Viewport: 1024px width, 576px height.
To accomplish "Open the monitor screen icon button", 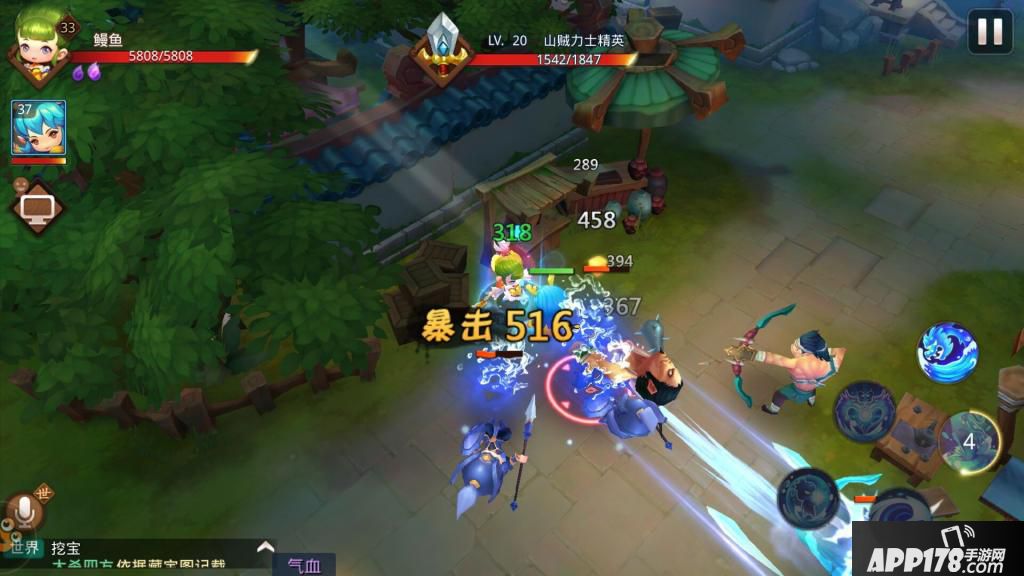I will (39, 208).
